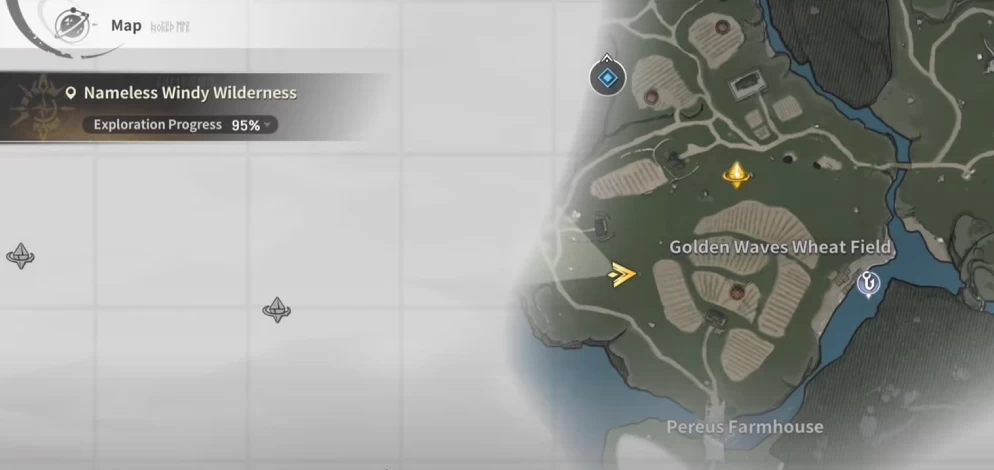Expand the Exploration Progress 95% dropdown

click(x=267, y=125)
